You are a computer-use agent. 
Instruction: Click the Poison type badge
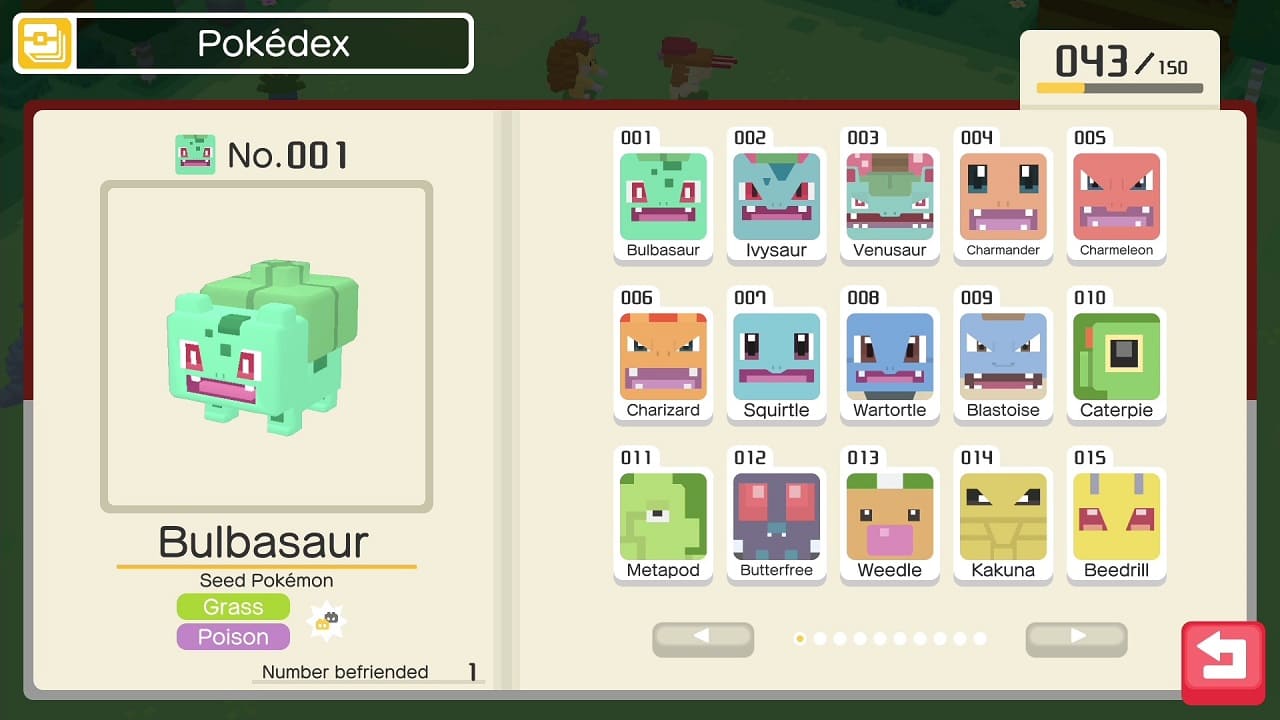(x=233, y=637)
